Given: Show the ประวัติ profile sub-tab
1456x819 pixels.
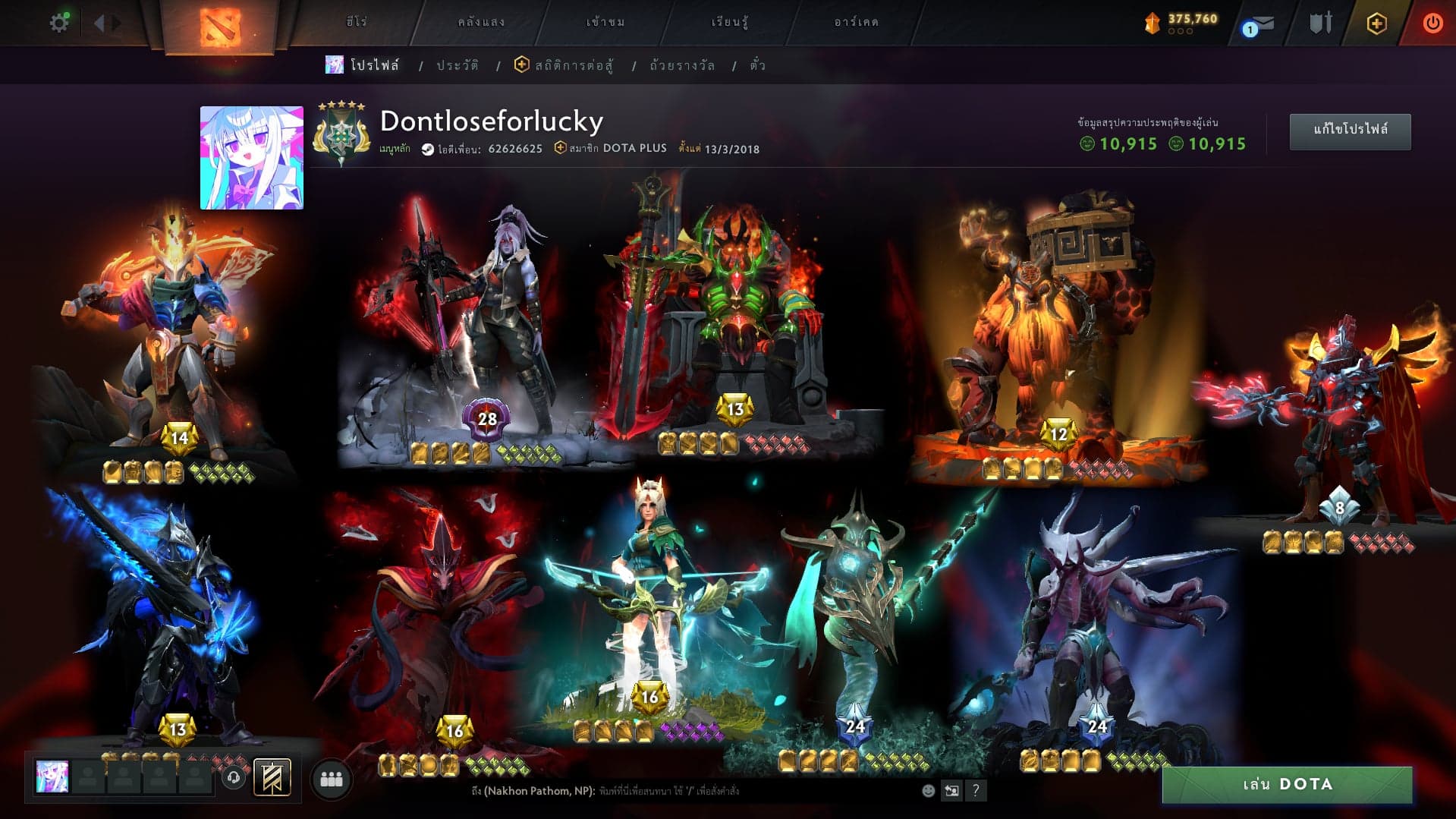Looking at the screenshot, I should click(x=458, y=65).
